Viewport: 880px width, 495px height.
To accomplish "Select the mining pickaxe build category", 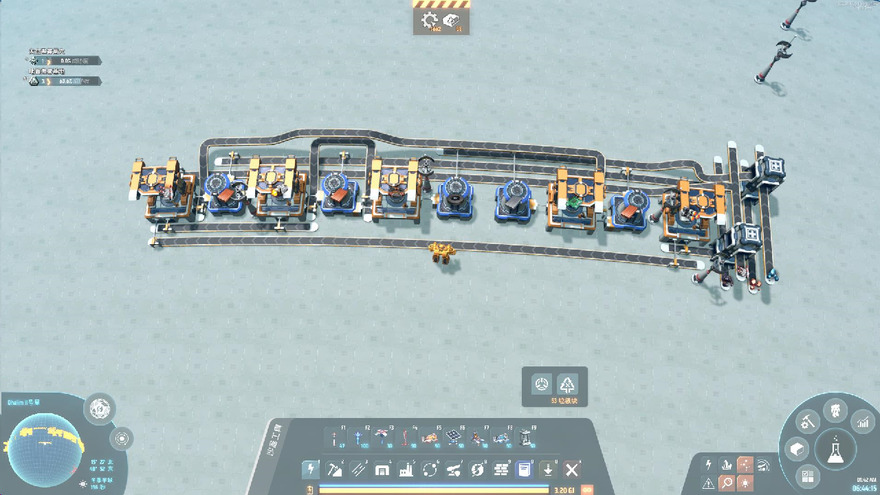I will (x=335, y=469).
